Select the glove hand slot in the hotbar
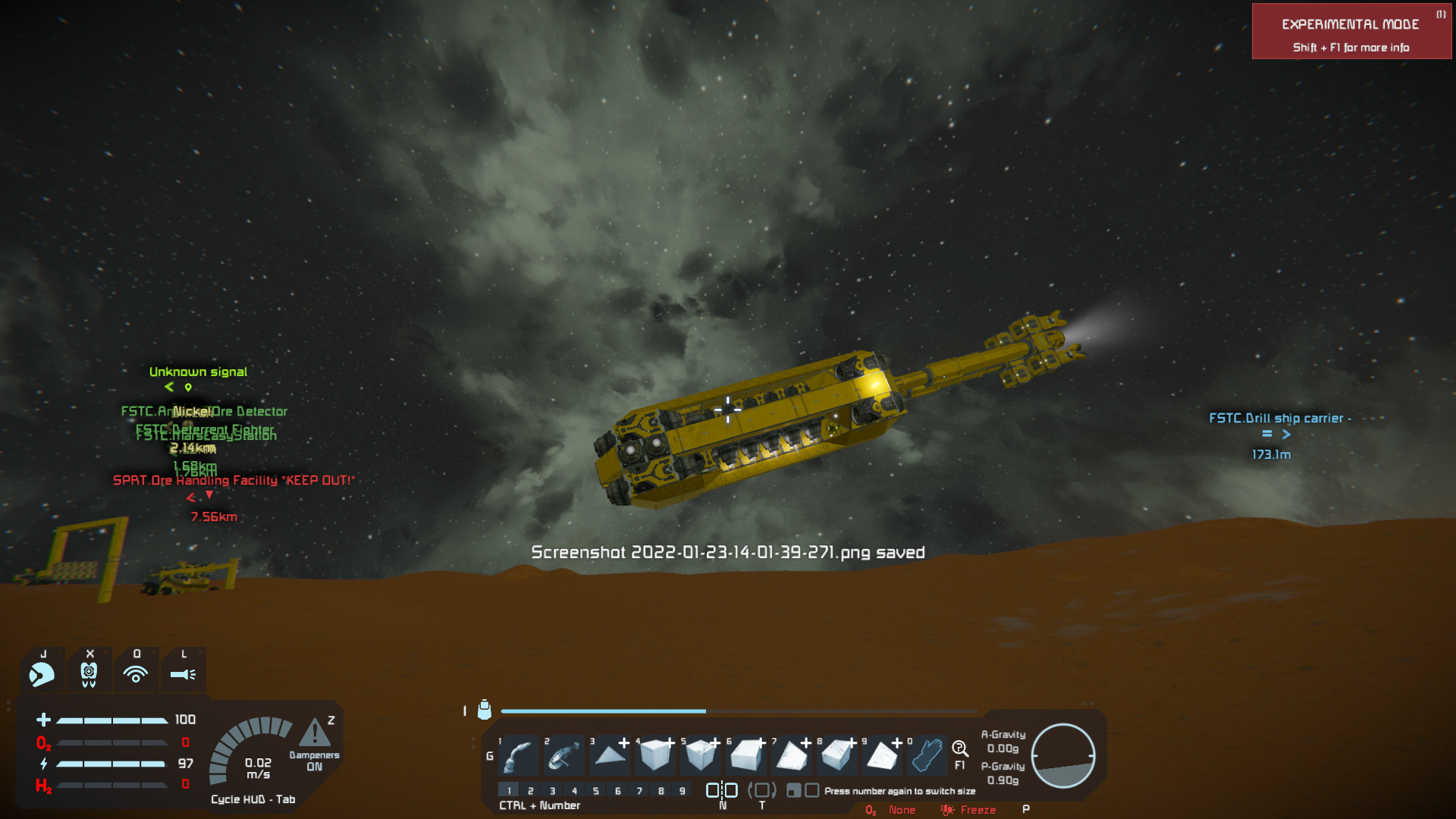The image size is (1456, 819). click(x=927, y=755)
